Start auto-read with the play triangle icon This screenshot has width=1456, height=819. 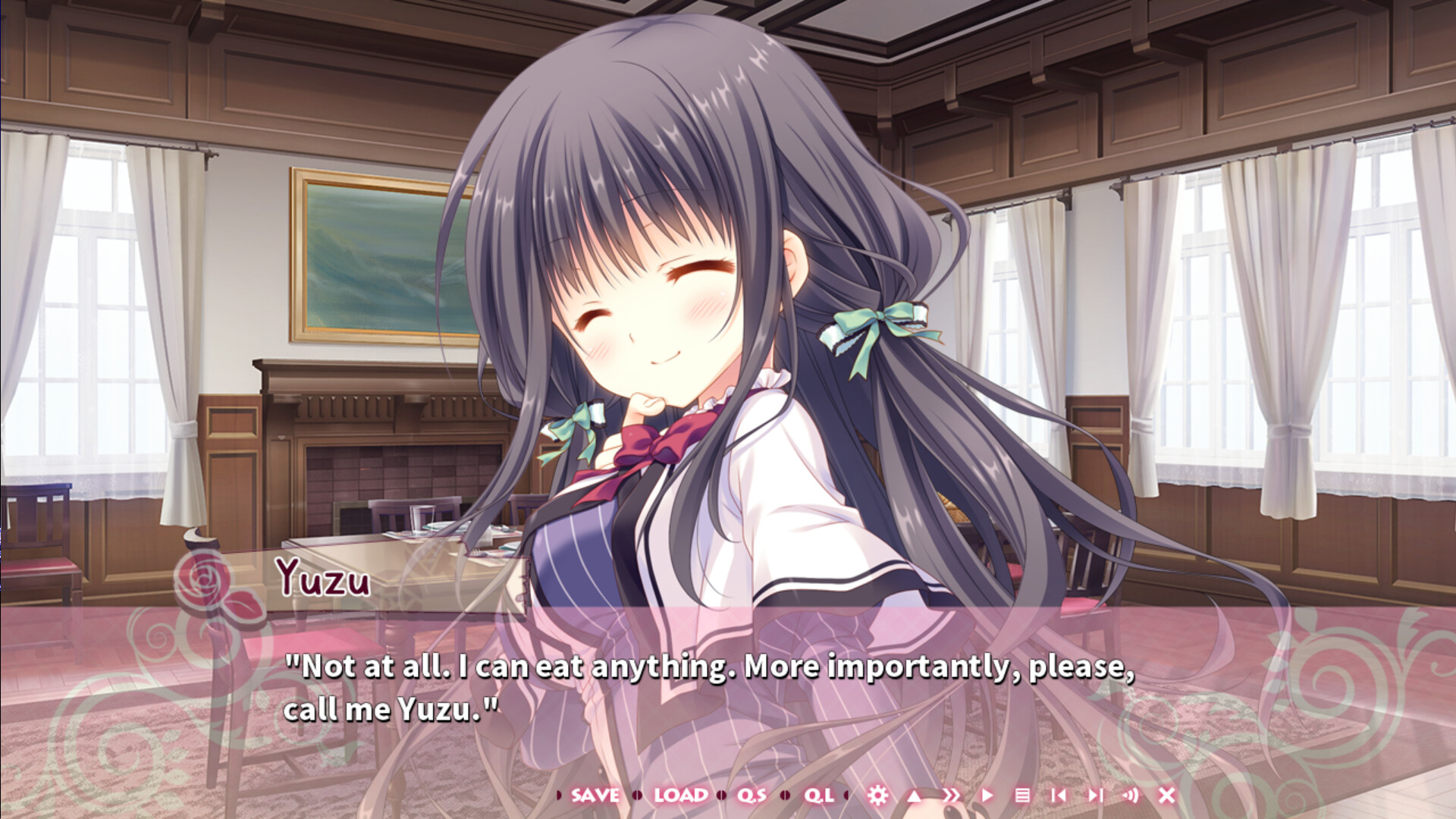(x=987, y=796)
